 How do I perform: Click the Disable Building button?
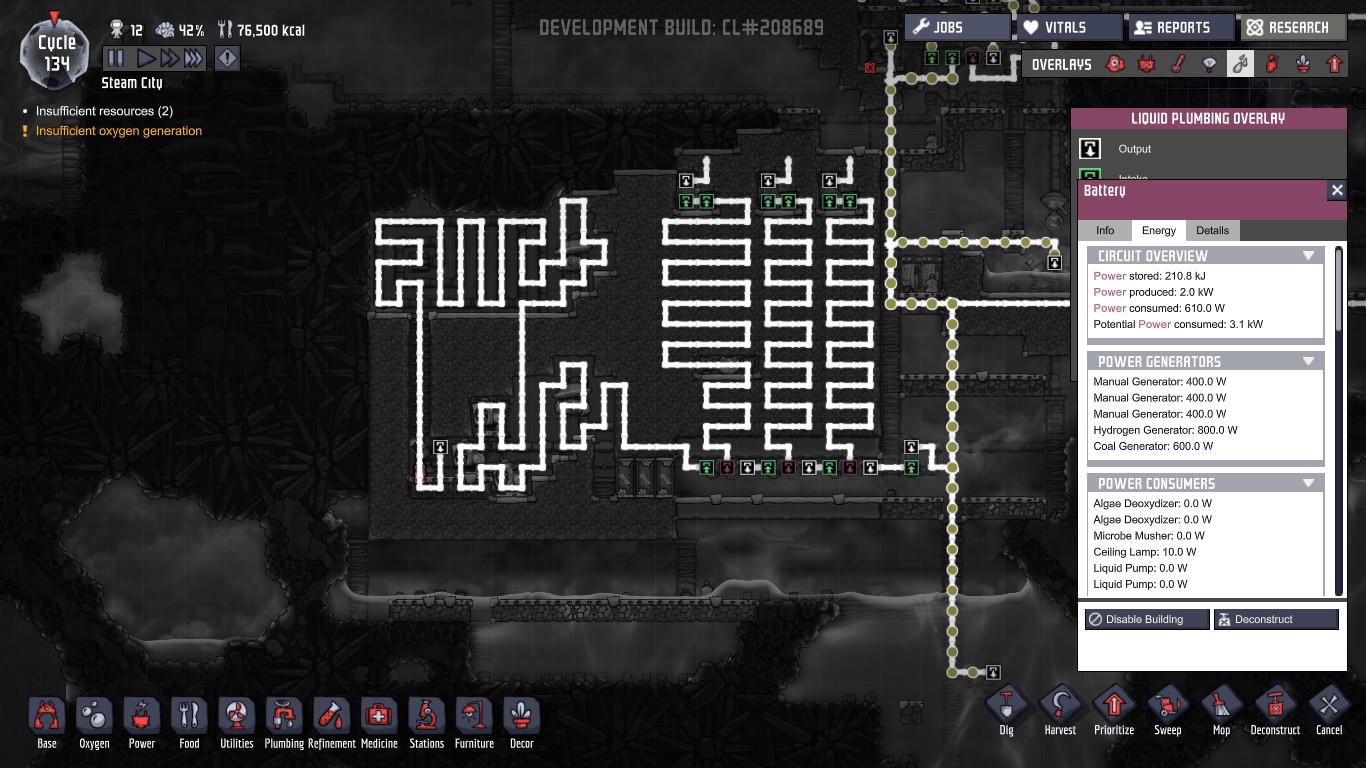coord(1146,620)
